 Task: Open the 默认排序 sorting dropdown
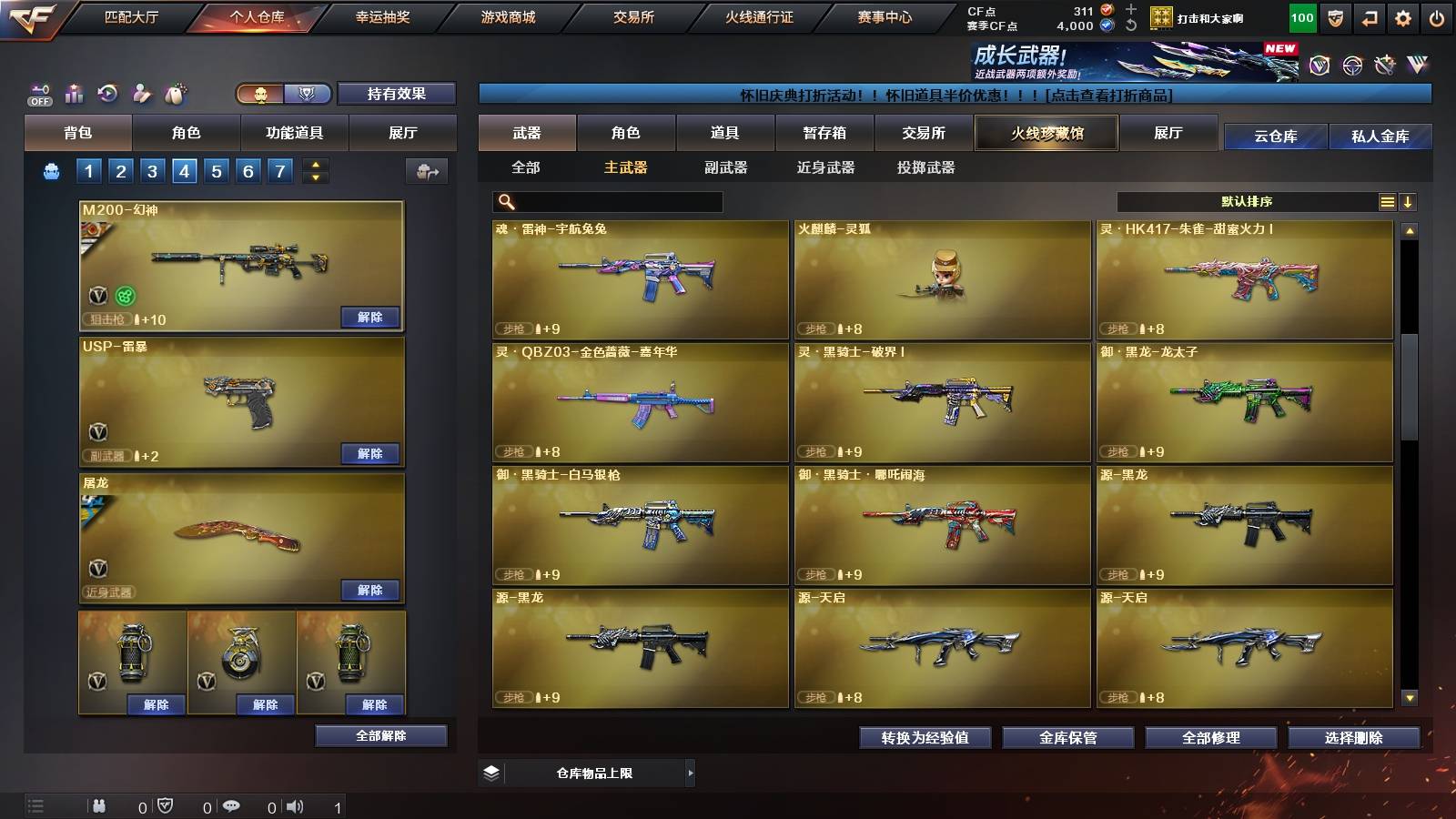pyautogui.click(x=1247, y=202)
